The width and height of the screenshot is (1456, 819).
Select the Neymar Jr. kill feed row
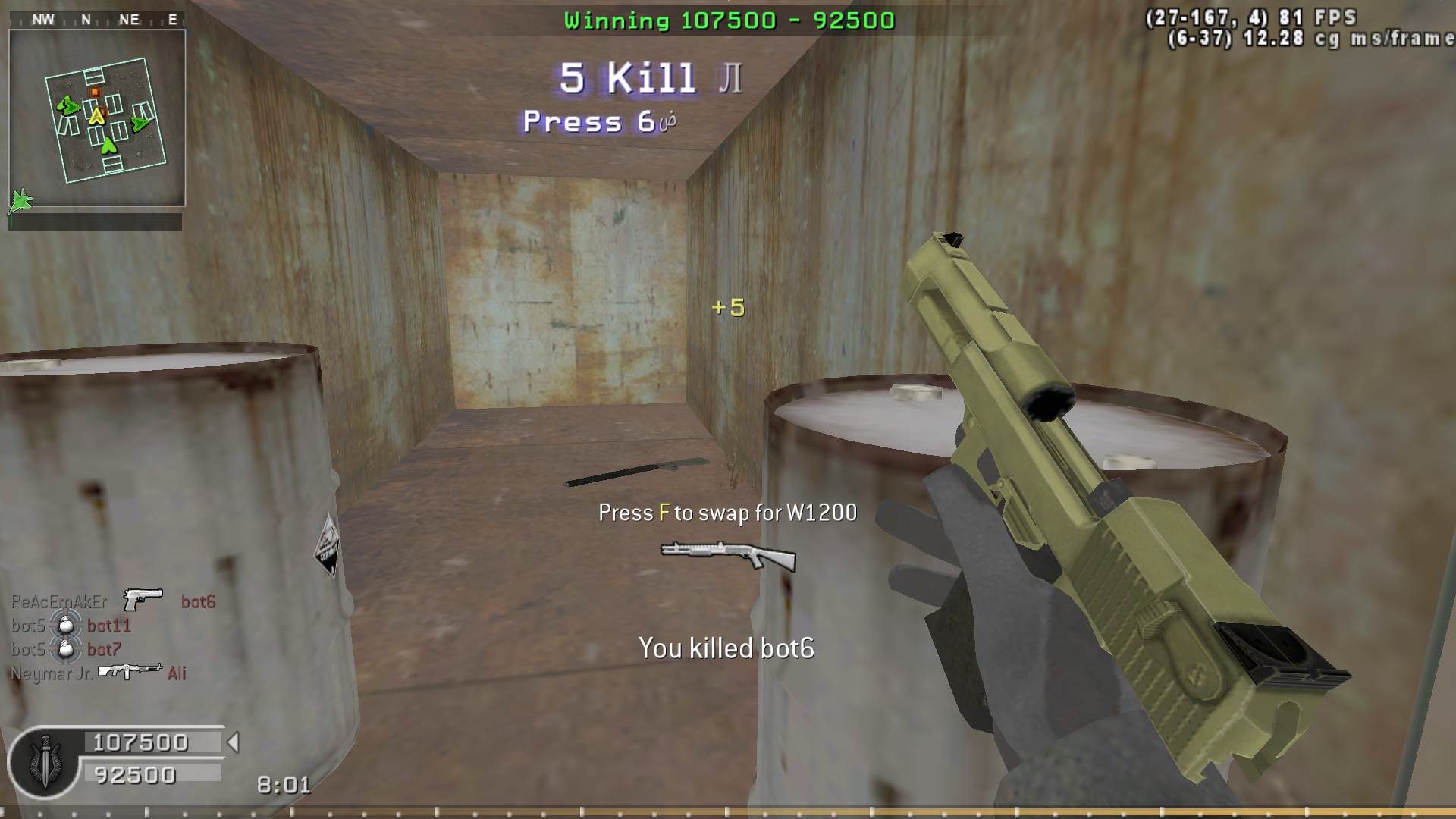[x=99, y=673]
